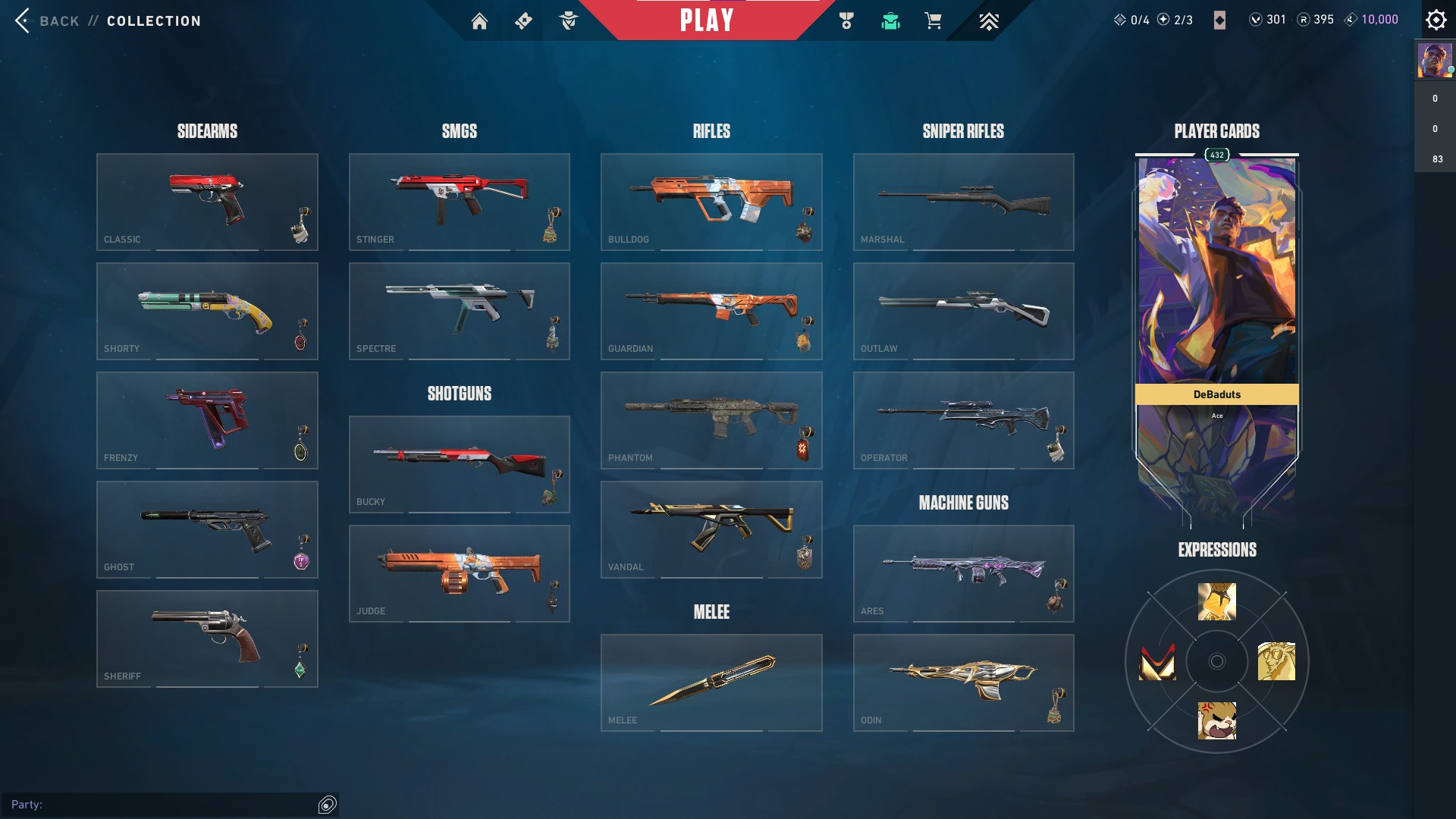Image resolution: width=1456 pixels, height=819 pixels.
Task: Open the store shopping cart
Action: [x=933, y=21]
